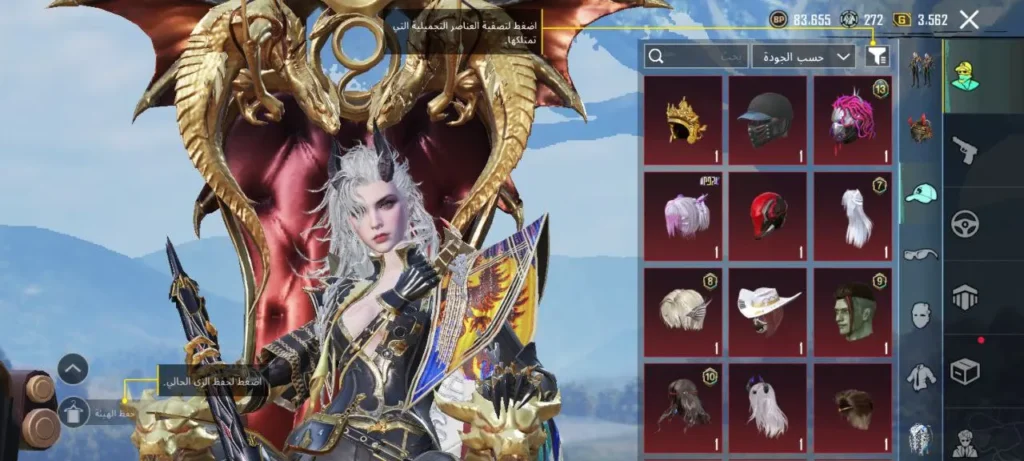Open the jacket clothing category

coord(920,377)
